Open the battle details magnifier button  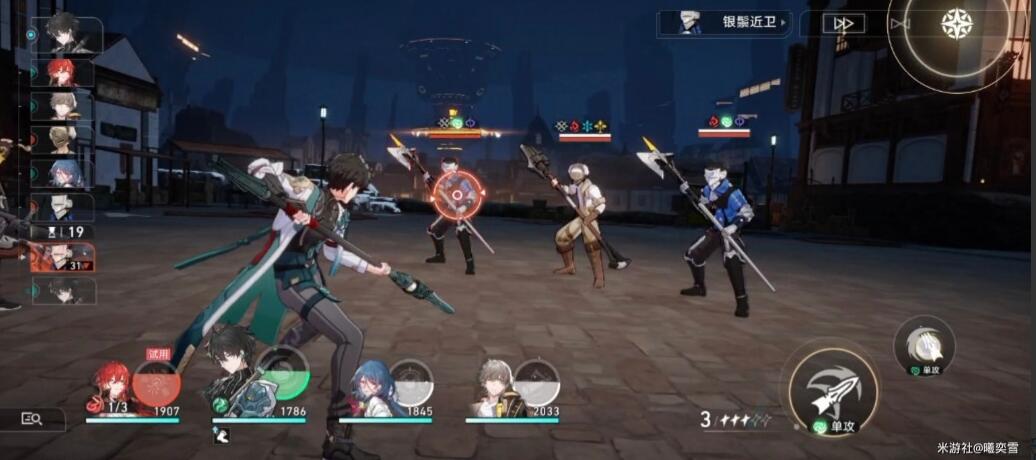click(32, 420)
